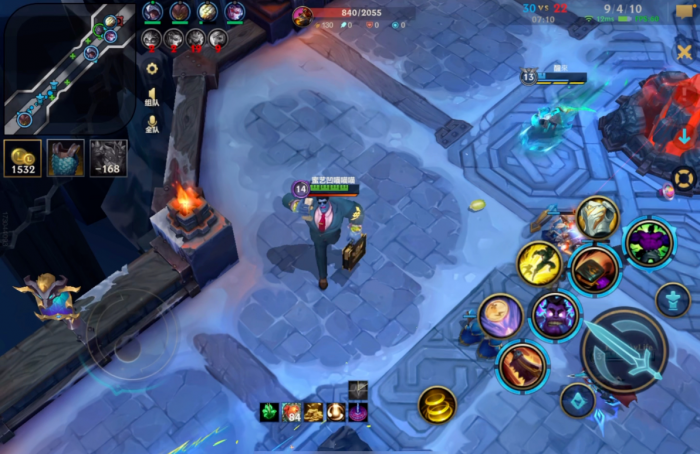Activate the brown spellbook ability
700x454 pixels.
pos(595,270)
